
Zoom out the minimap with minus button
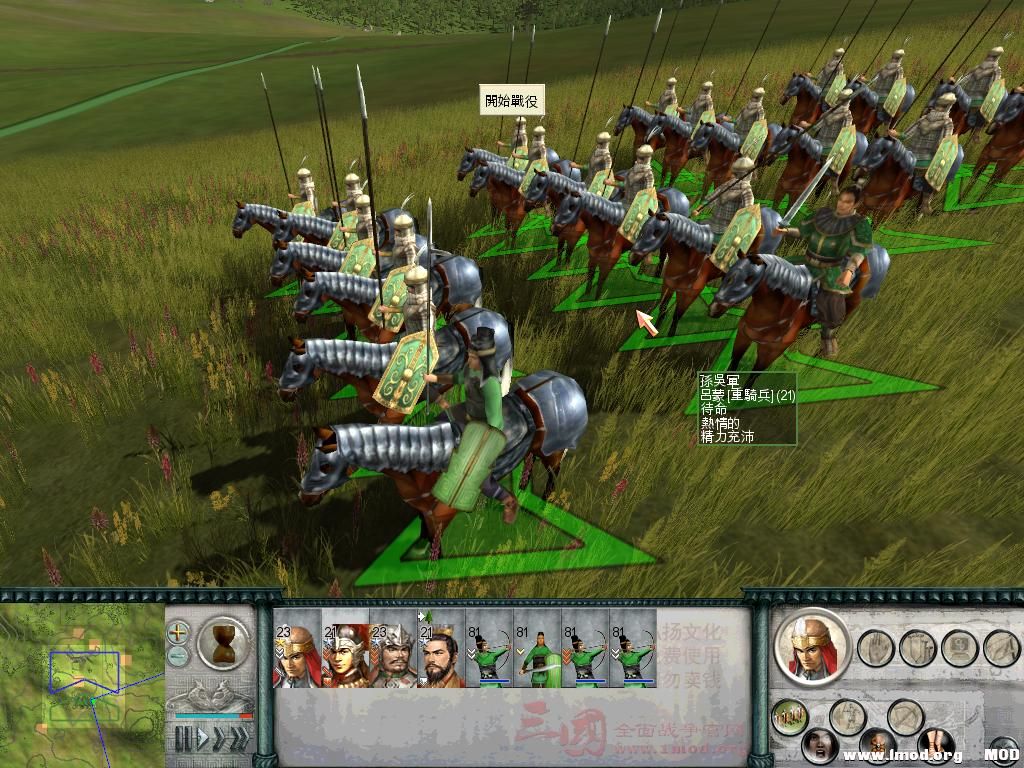(x=178, y=657)
